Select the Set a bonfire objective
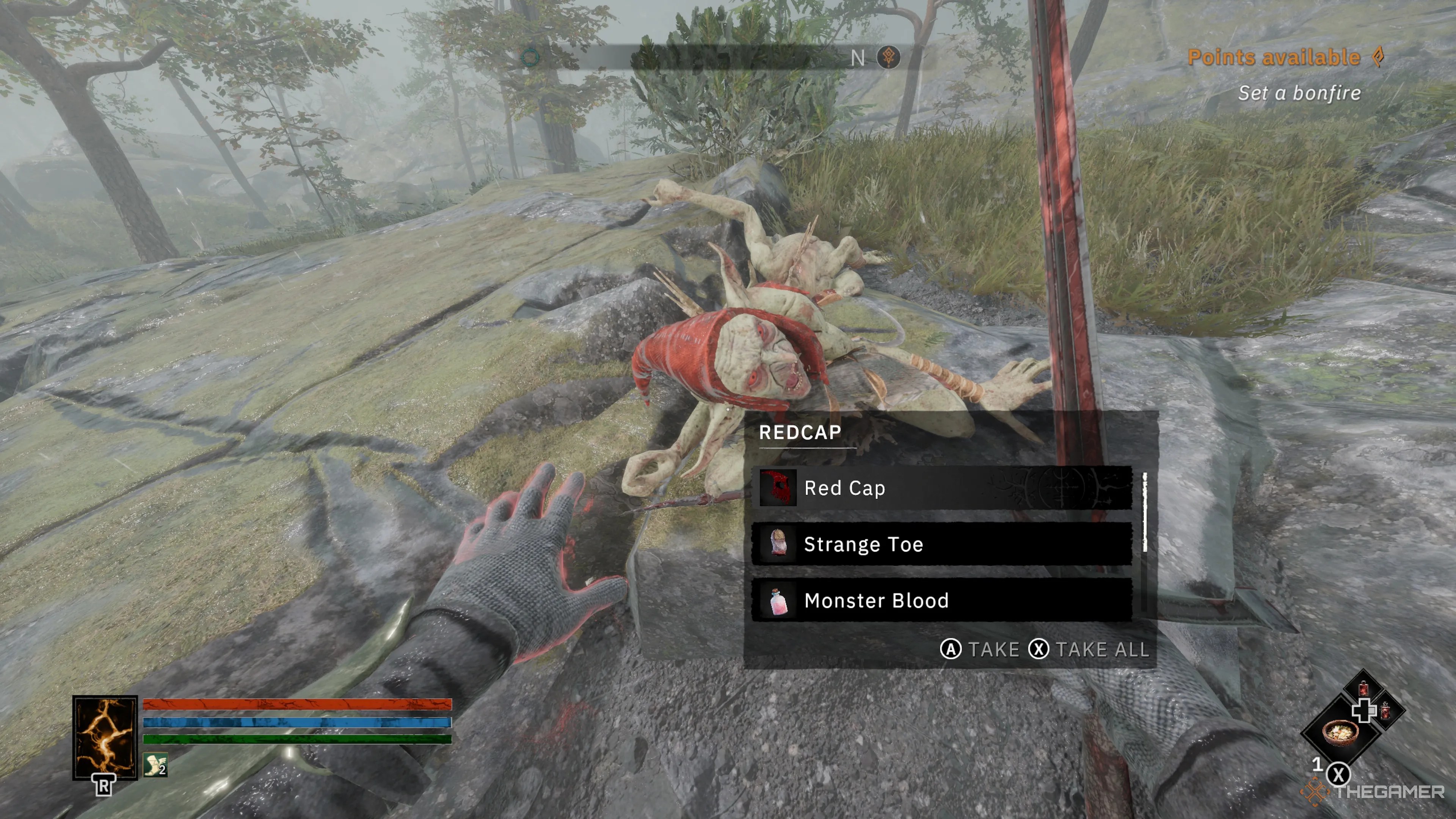Screen dimensions: 1456x819 click(1299, 93)
